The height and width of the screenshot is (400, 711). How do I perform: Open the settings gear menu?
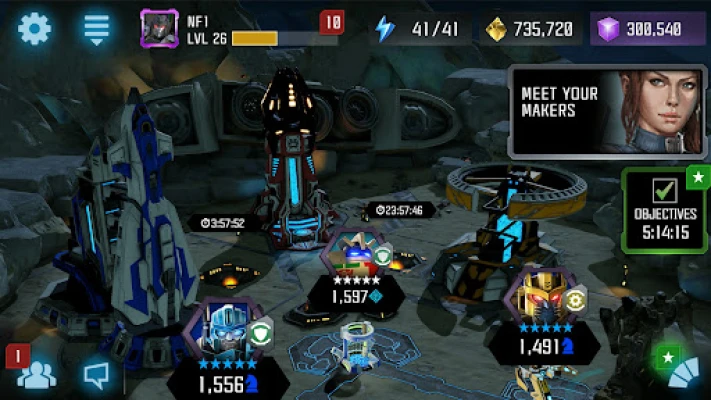pyautogui.click(x=34, y=28)
